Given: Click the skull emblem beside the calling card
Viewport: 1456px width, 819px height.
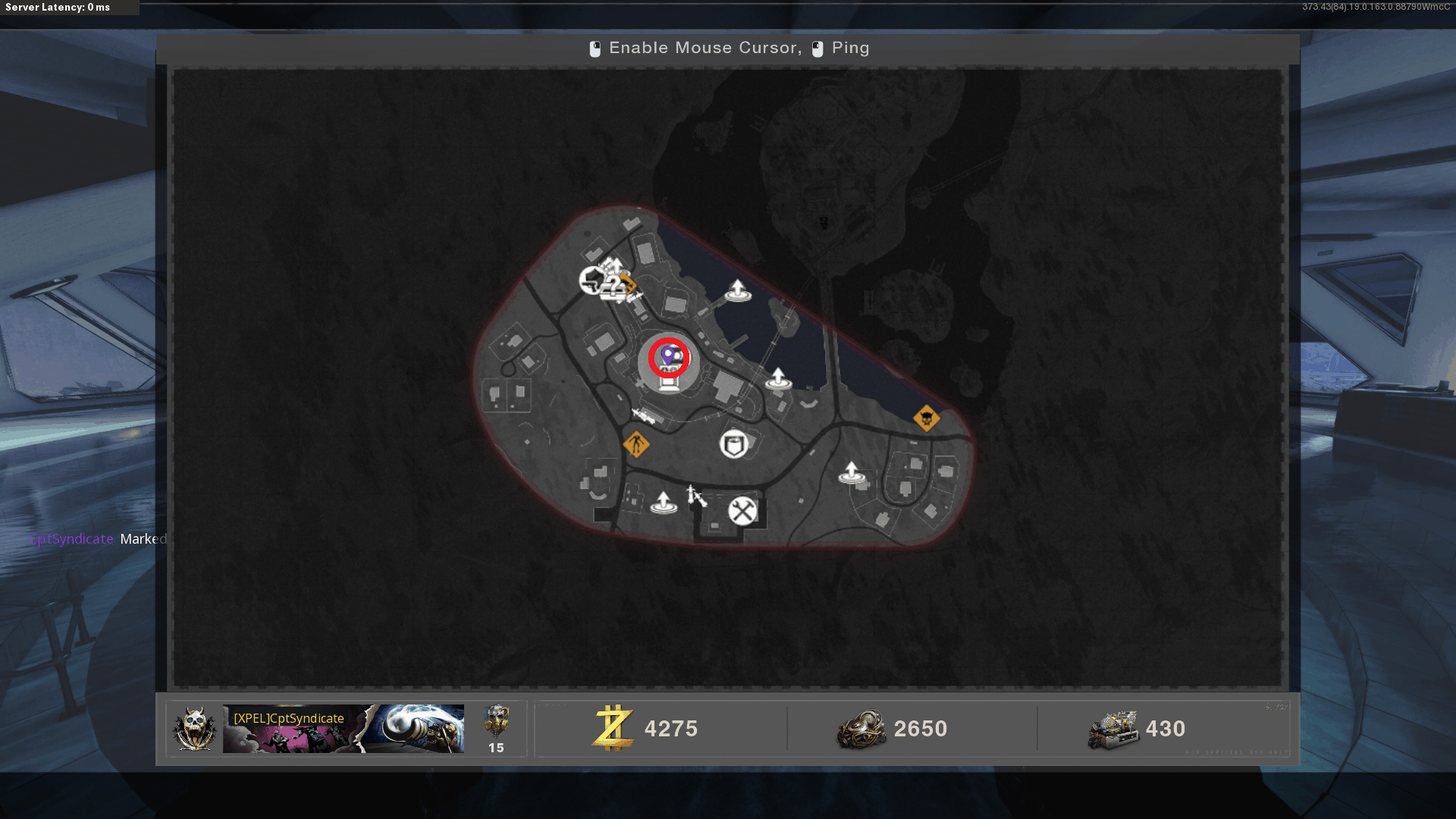Looking at the screenshot, I should (195, 729).
